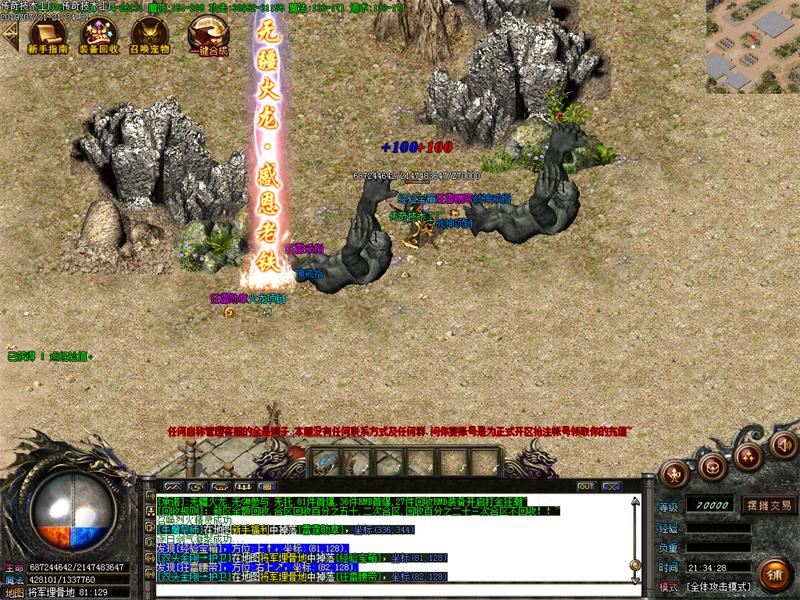
Task: Open the minimap in the corner
Action: tap(752, 46)
